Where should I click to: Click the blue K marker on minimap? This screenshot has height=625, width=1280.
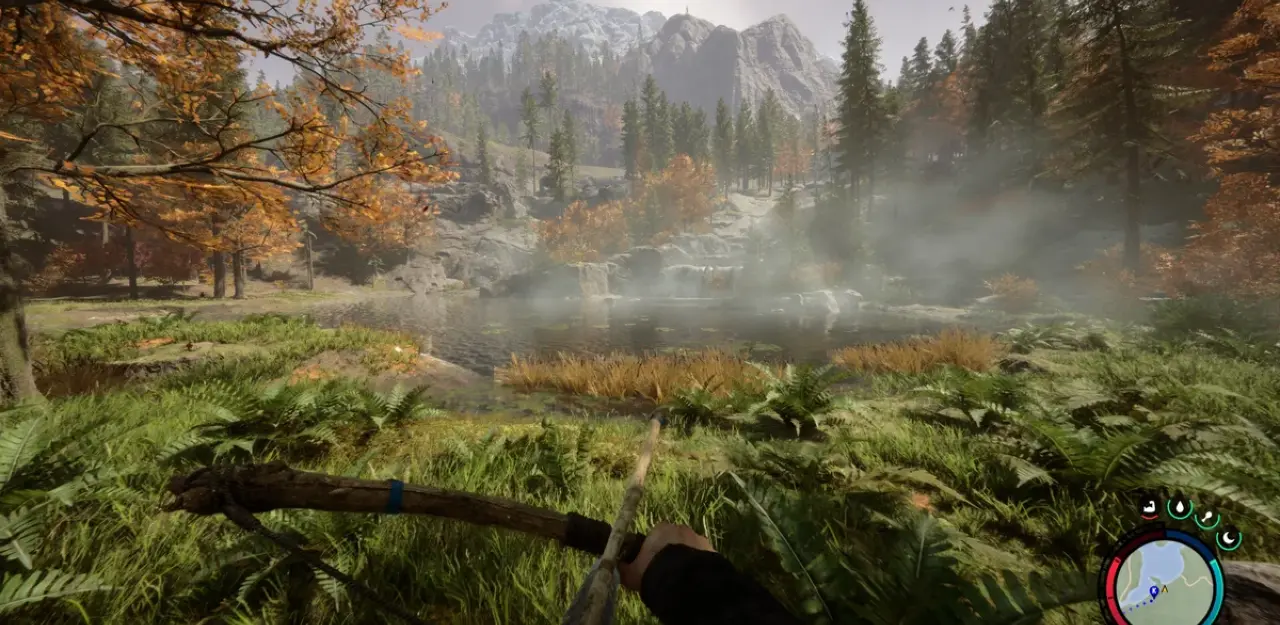coord(1153,591)
